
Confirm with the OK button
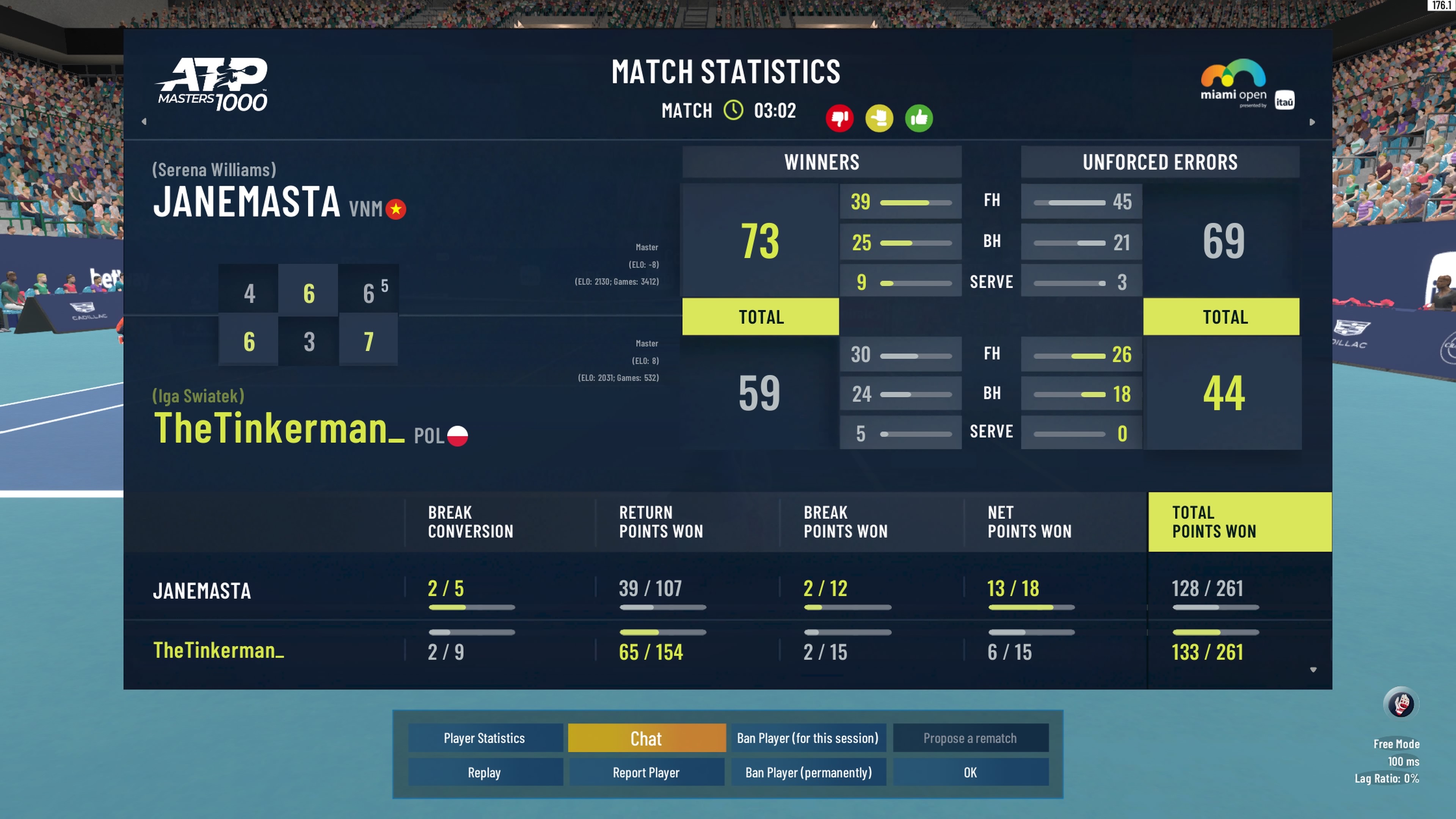(970, 772)
